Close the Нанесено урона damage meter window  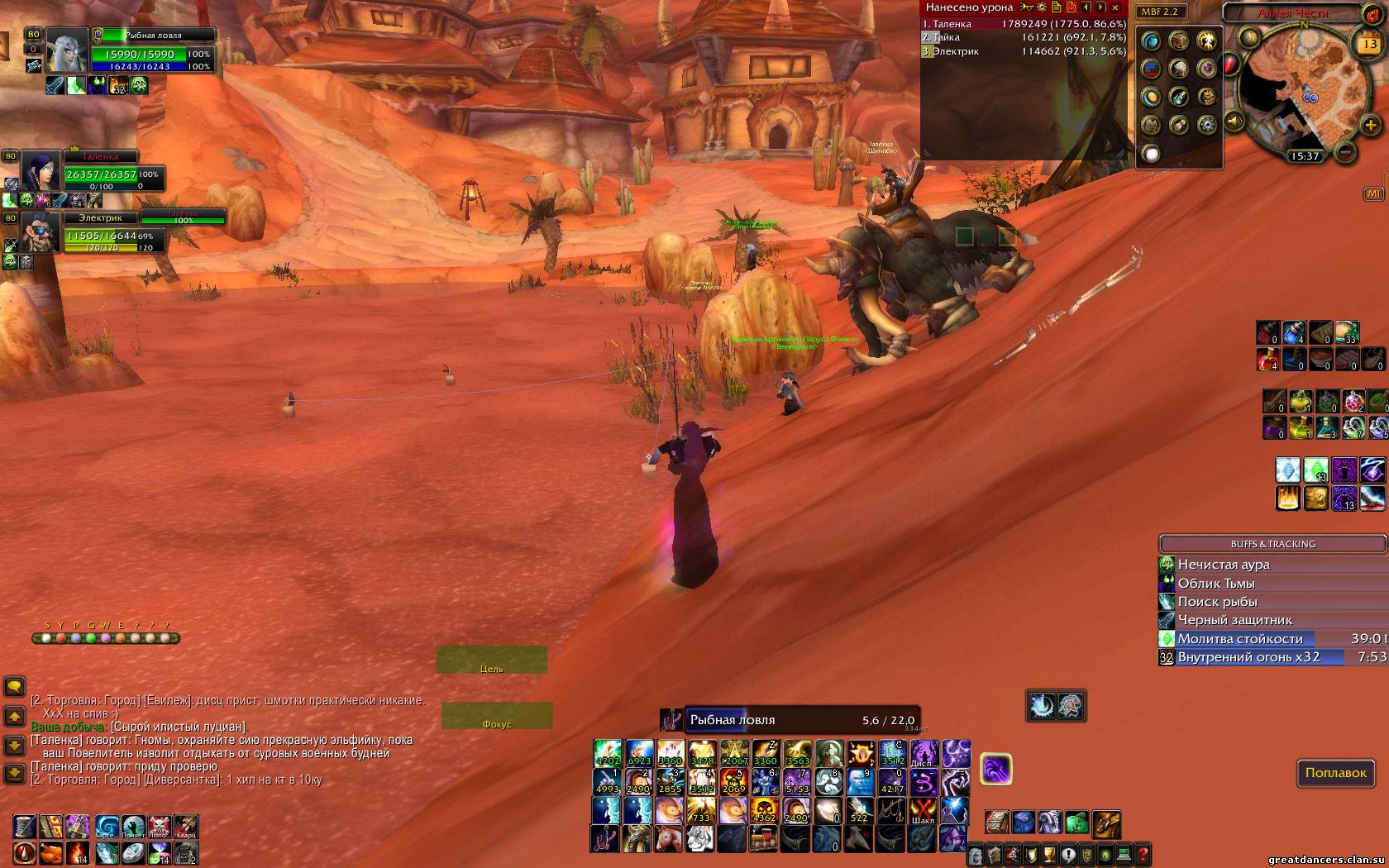pos(1115,7)
